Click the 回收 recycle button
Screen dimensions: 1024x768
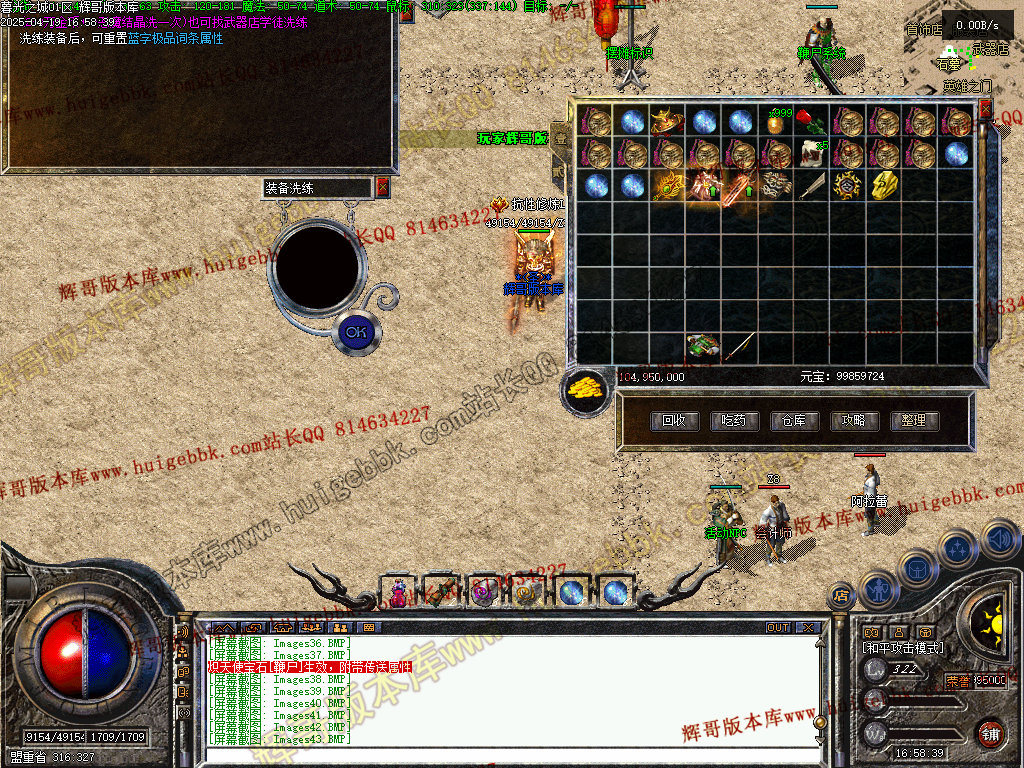673,421
